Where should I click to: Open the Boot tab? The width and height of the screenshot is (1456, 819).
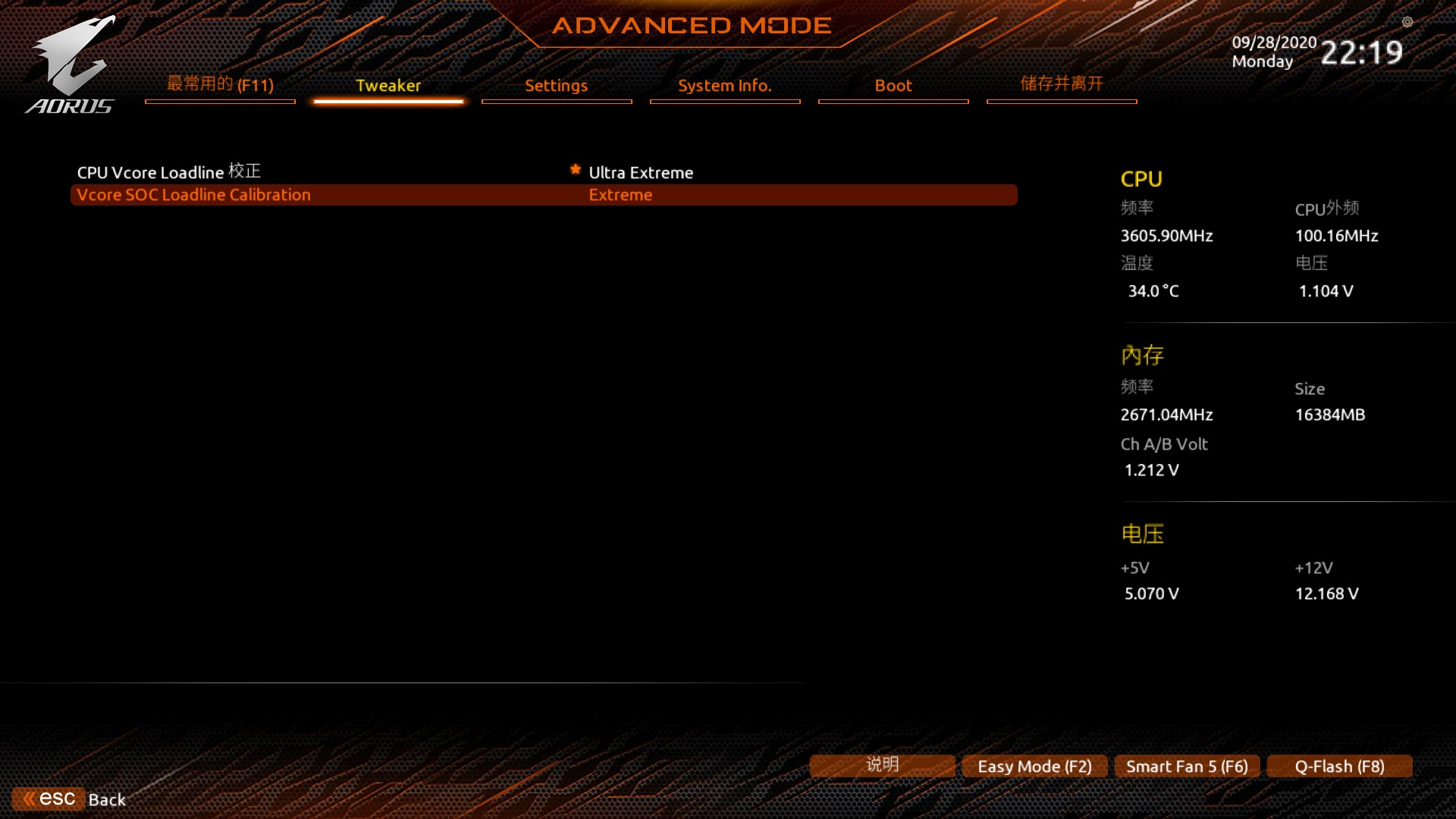pyautogui.click(x=893, y=86)
